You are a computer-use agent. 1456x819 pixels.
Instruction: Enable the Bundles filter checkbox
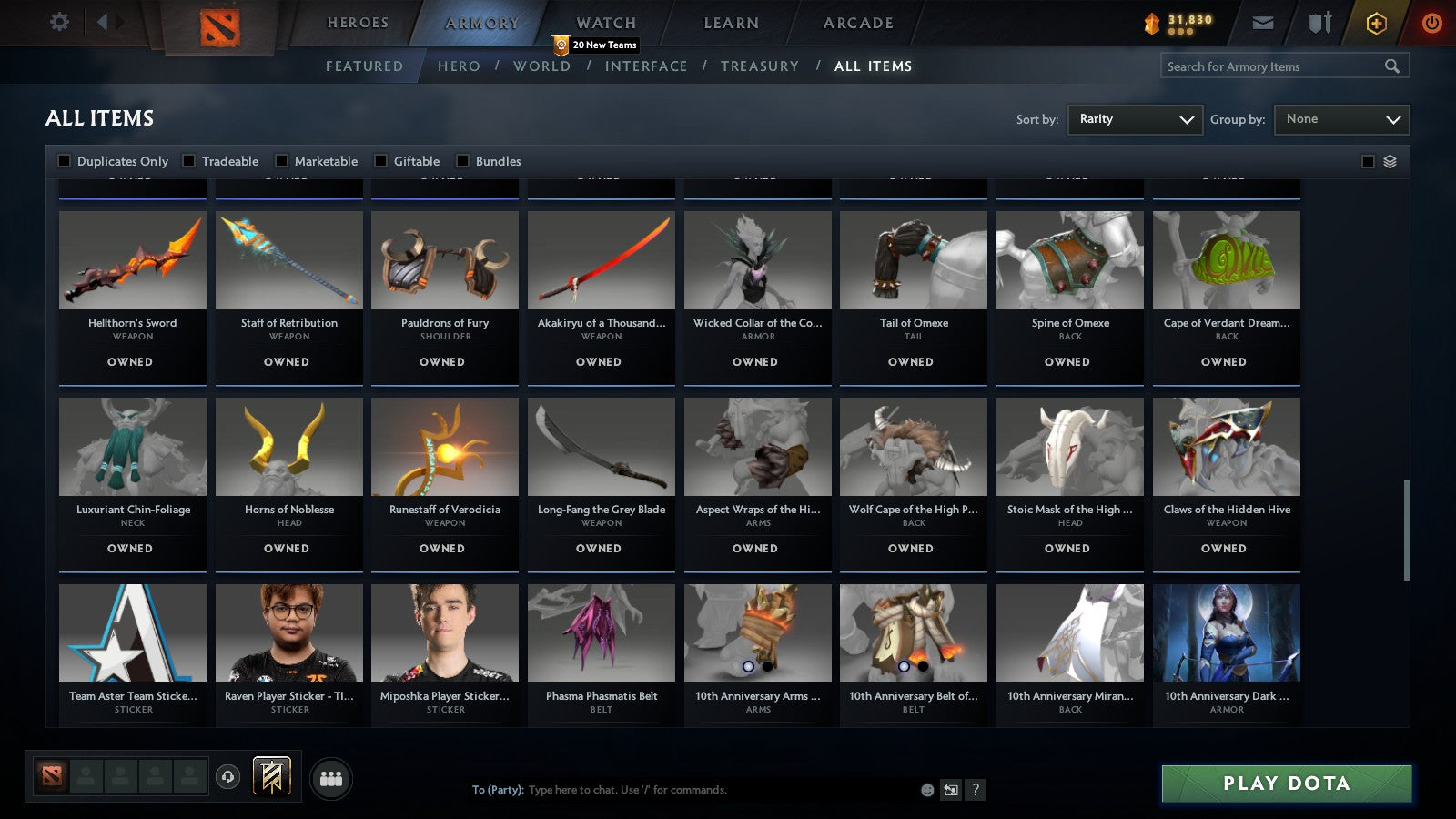464,160
